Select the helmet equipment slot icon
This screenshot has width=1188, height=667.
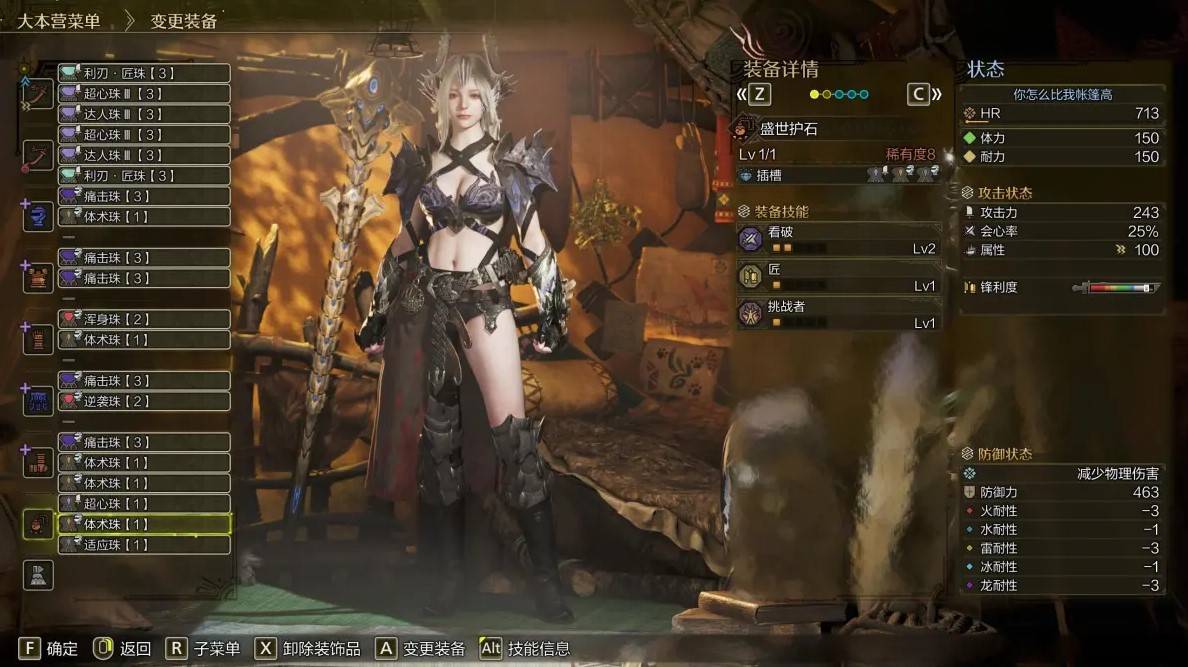[38, 216]
